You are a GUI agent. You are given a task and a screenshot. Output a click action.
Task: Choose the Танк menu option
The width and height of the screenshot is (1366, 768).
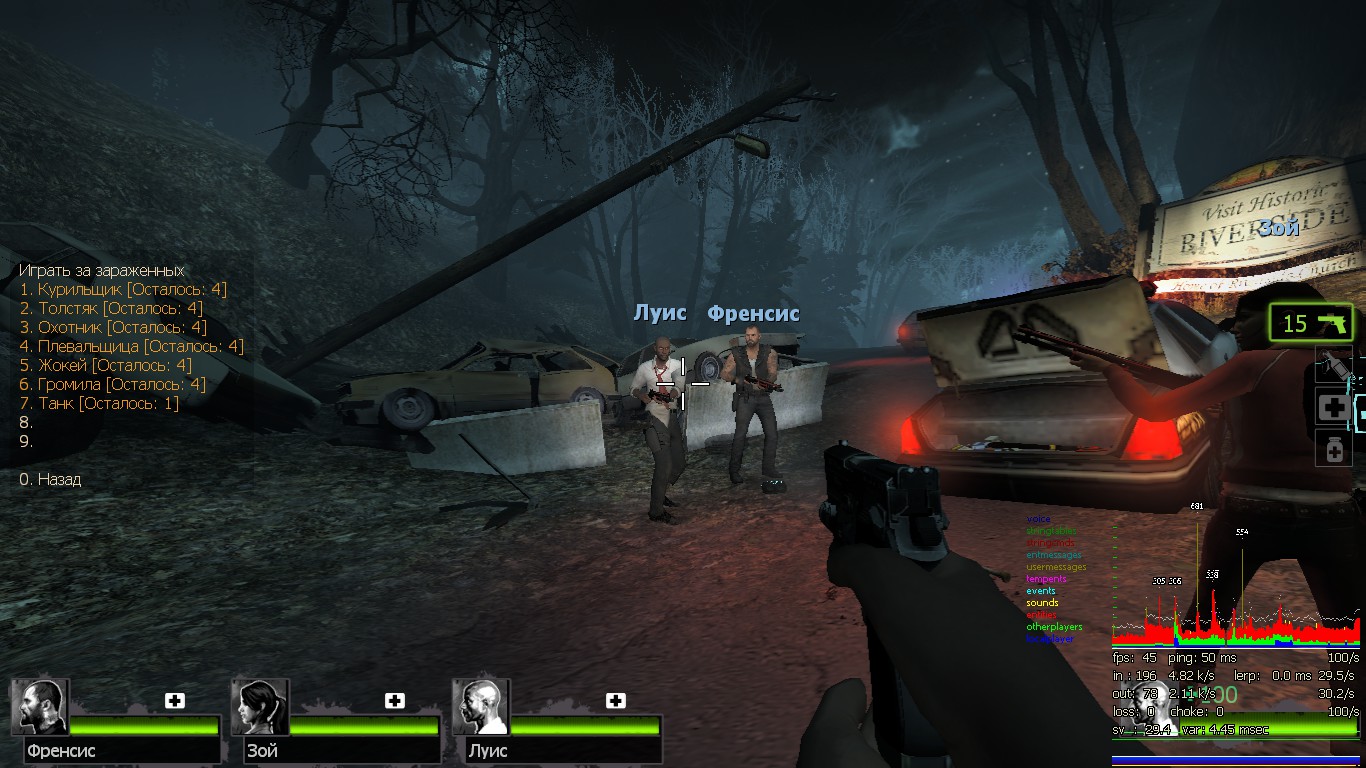99,403
